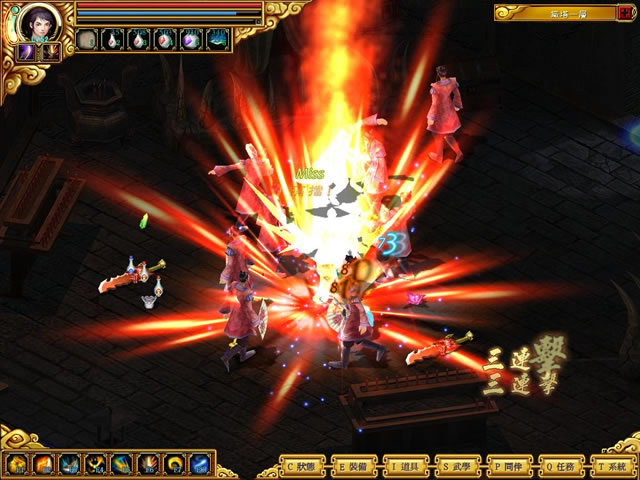
Task: Activate the F7 yellow crescent skill
Action: point(174,464)
